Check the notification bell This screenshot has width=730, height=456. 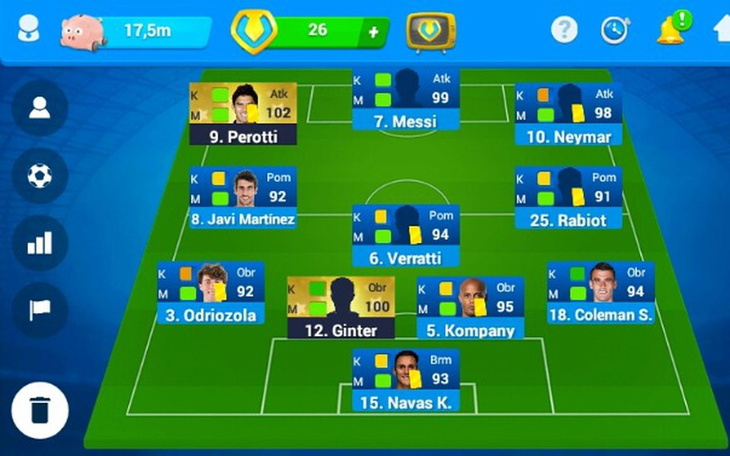pos(669,30)
